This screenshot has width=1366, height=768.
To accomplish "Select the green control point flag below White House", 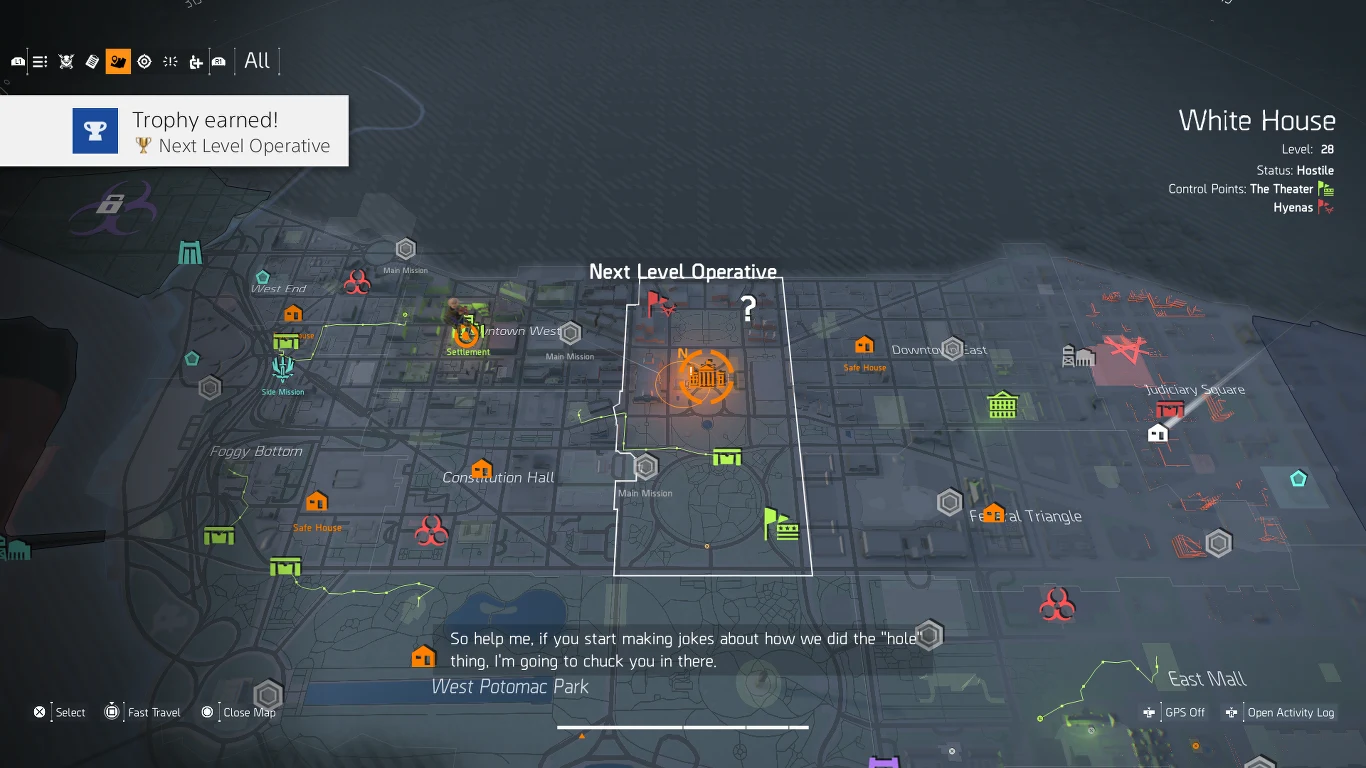I will click(783, 524).
